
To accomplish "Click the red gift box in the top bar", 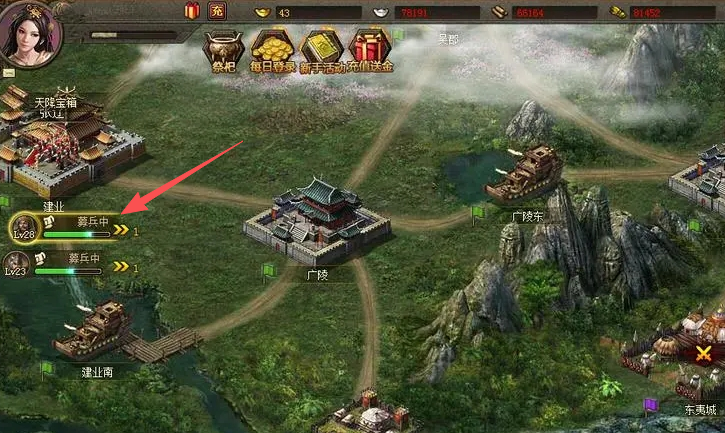I will 192,11.
